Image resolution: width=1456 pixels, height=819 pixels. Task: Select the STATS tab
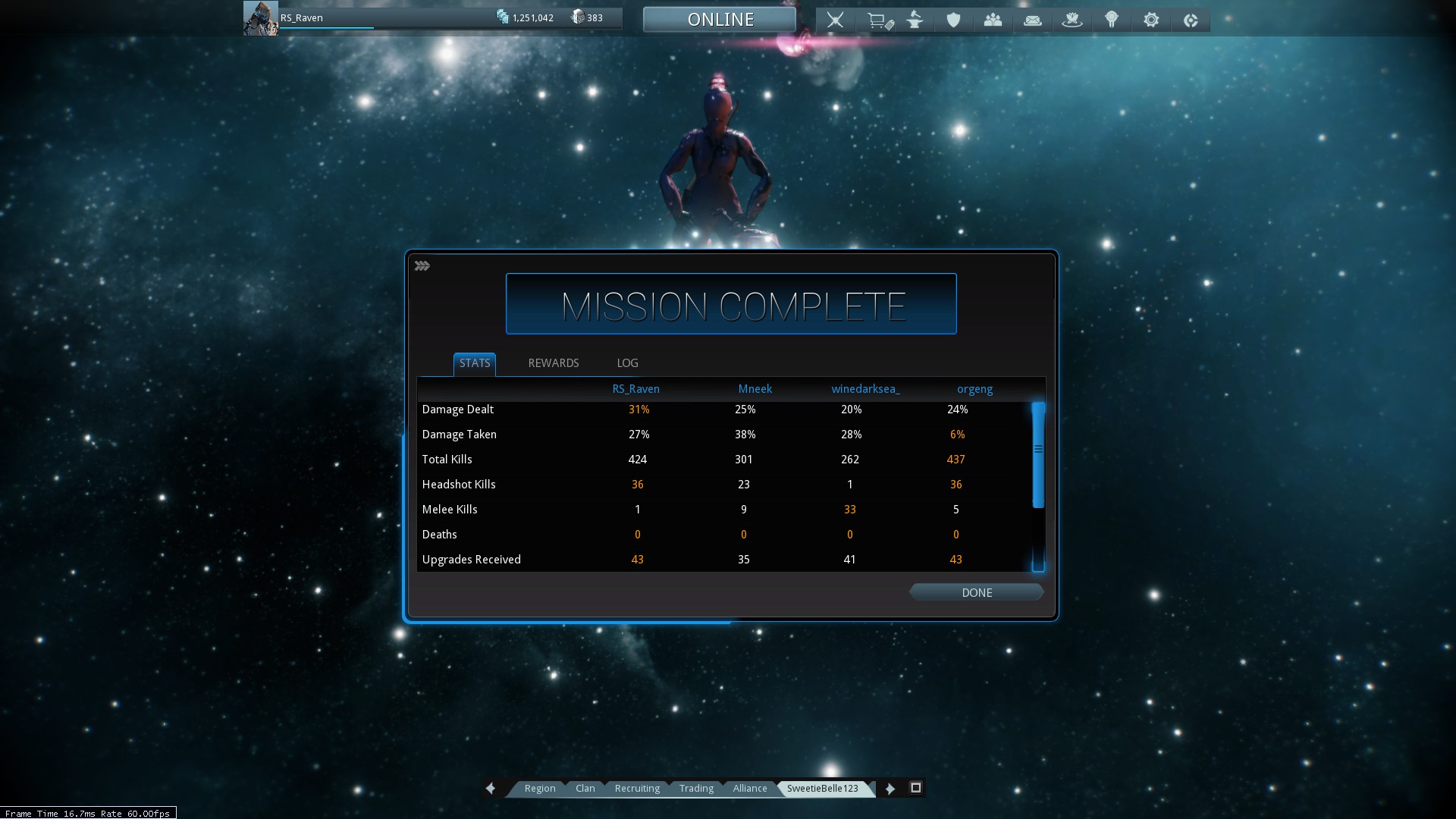[475, 363]
